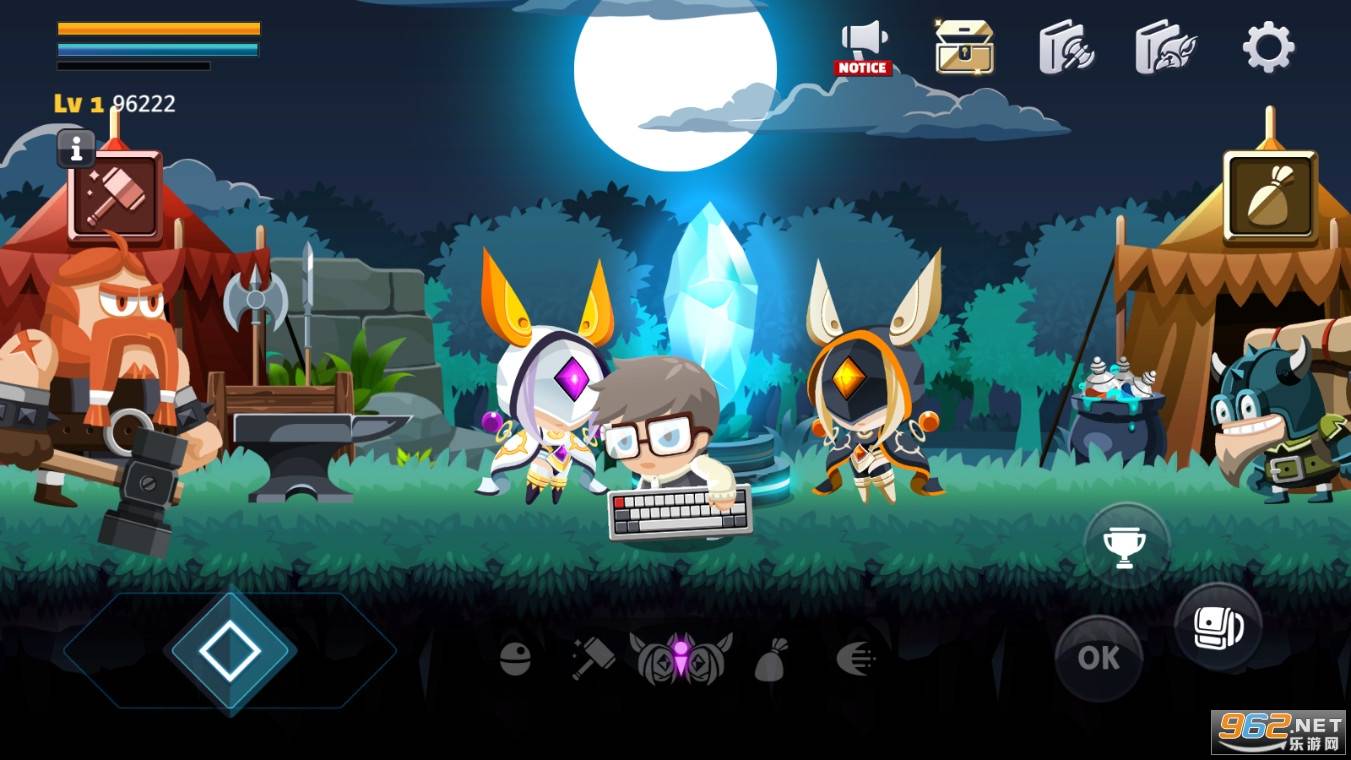Open the Notice megaphone announcements

[863, 47]
